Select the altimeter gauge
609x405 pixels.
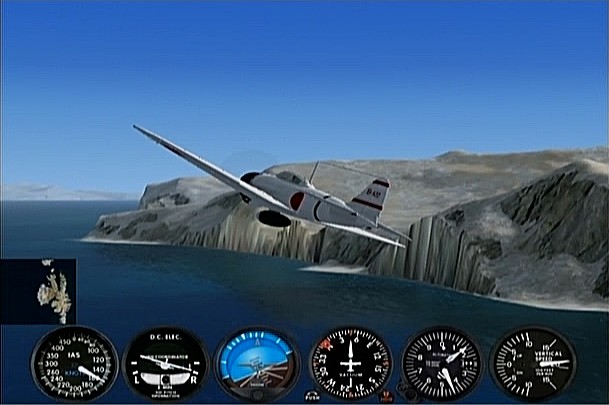tap(441, 364)
